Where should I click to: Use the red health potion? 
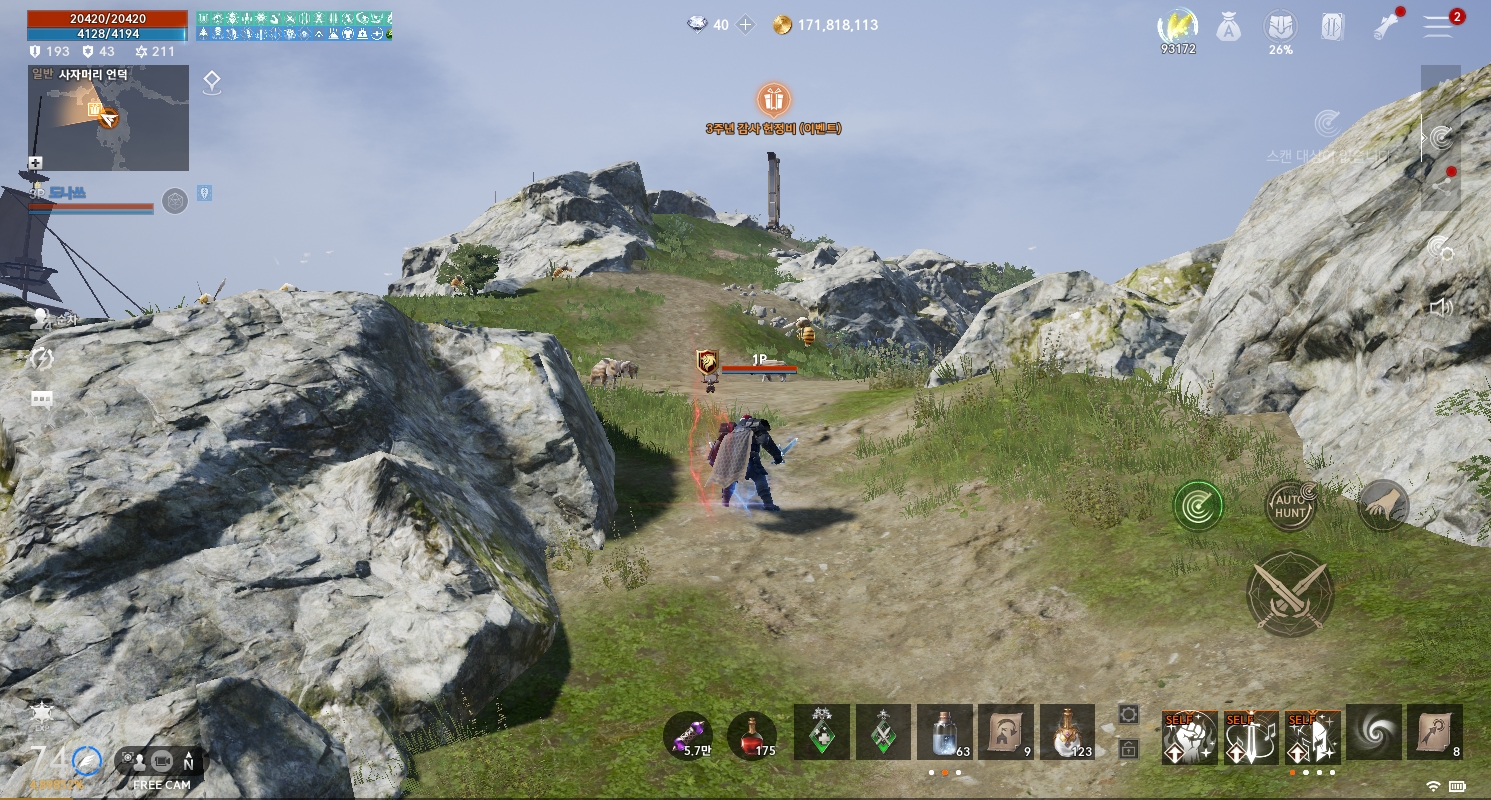tap(752, 735)
